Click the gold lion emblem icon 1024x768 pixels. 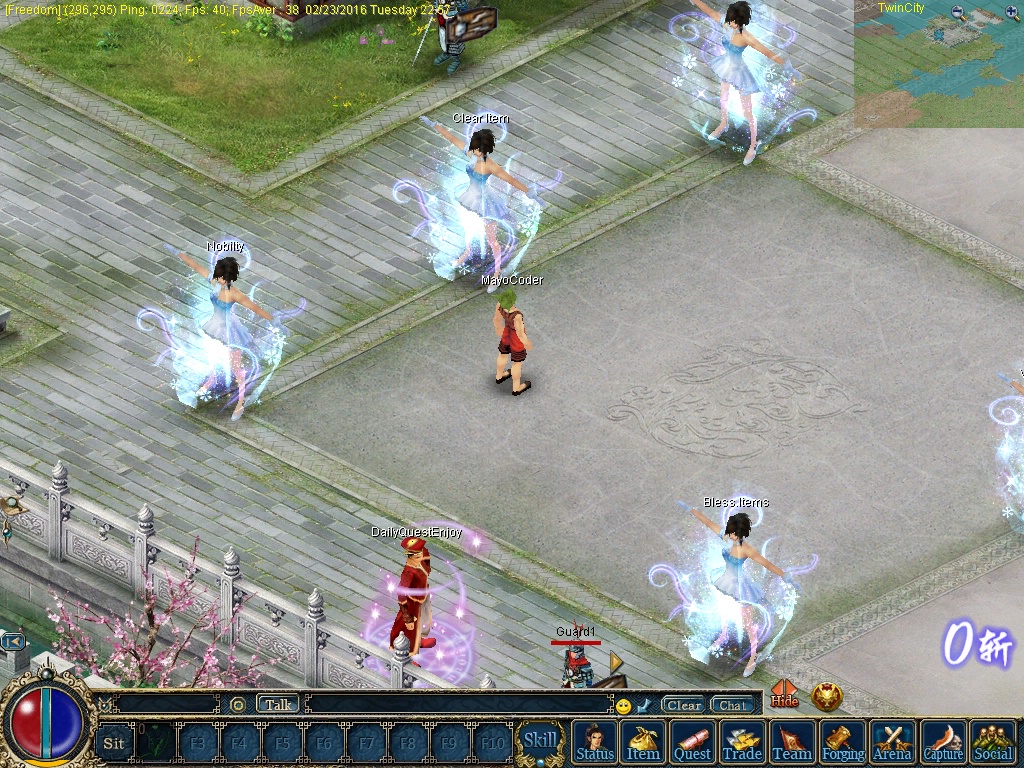click(827, 696)
